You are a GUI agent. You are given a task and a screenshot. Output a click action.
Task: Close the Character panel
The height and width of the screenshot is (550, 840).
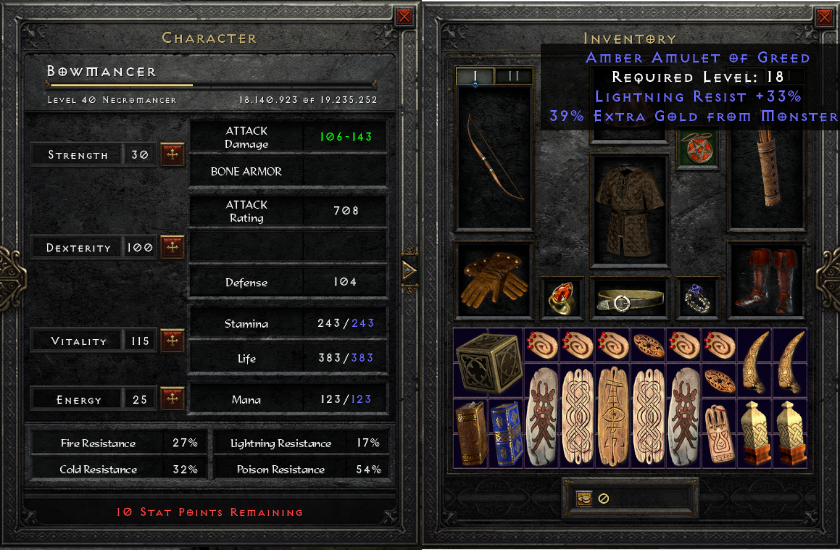click(404, 16)
